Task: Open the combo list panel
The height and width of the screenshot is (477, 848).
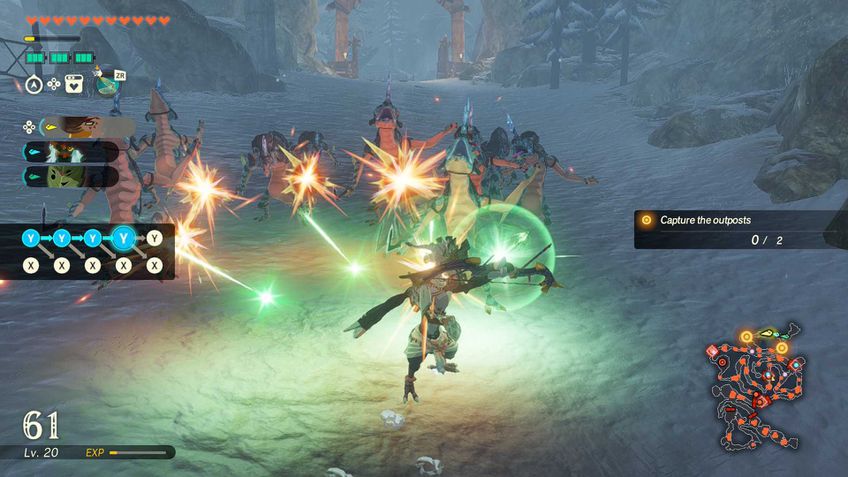Action: pos(90,252)
